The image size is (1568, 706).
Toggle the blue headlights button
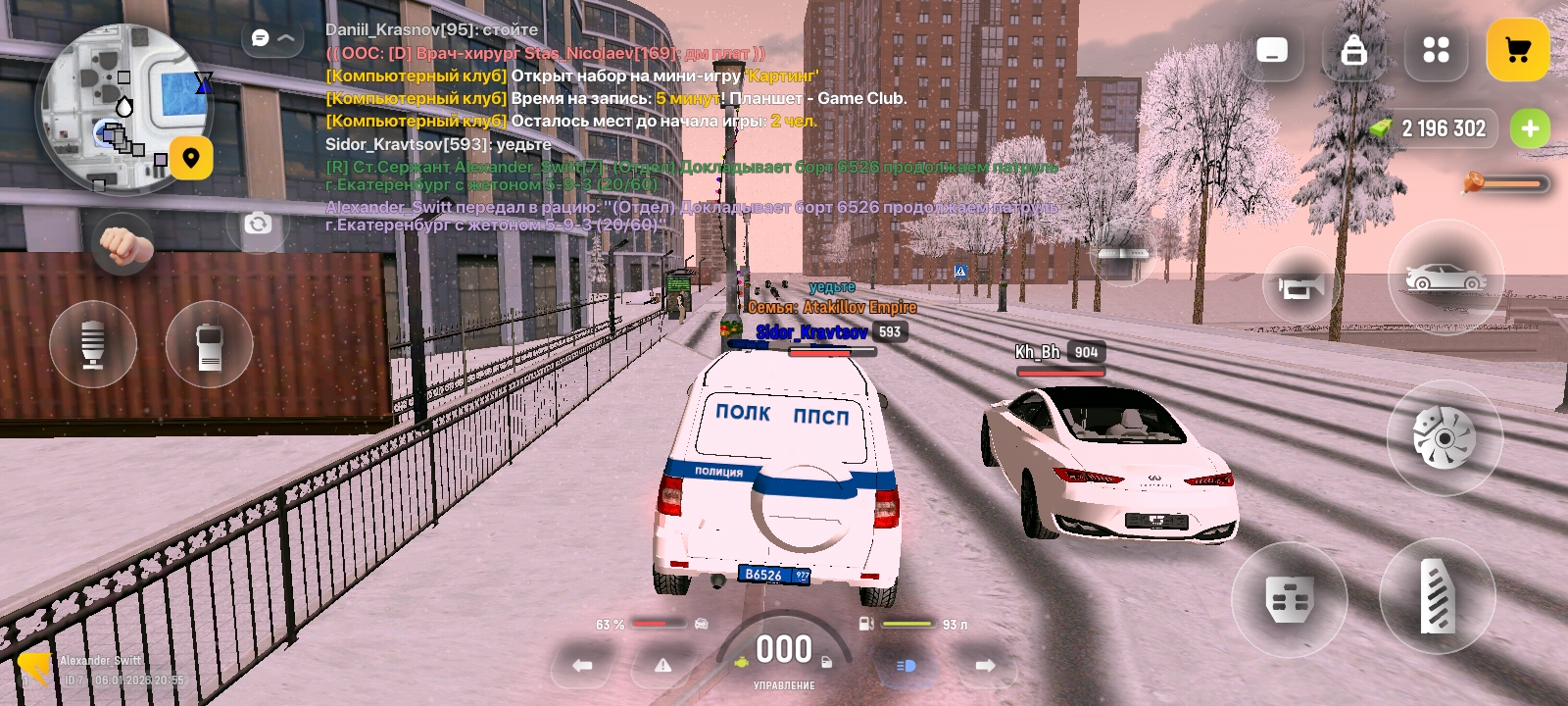[906, 665]
